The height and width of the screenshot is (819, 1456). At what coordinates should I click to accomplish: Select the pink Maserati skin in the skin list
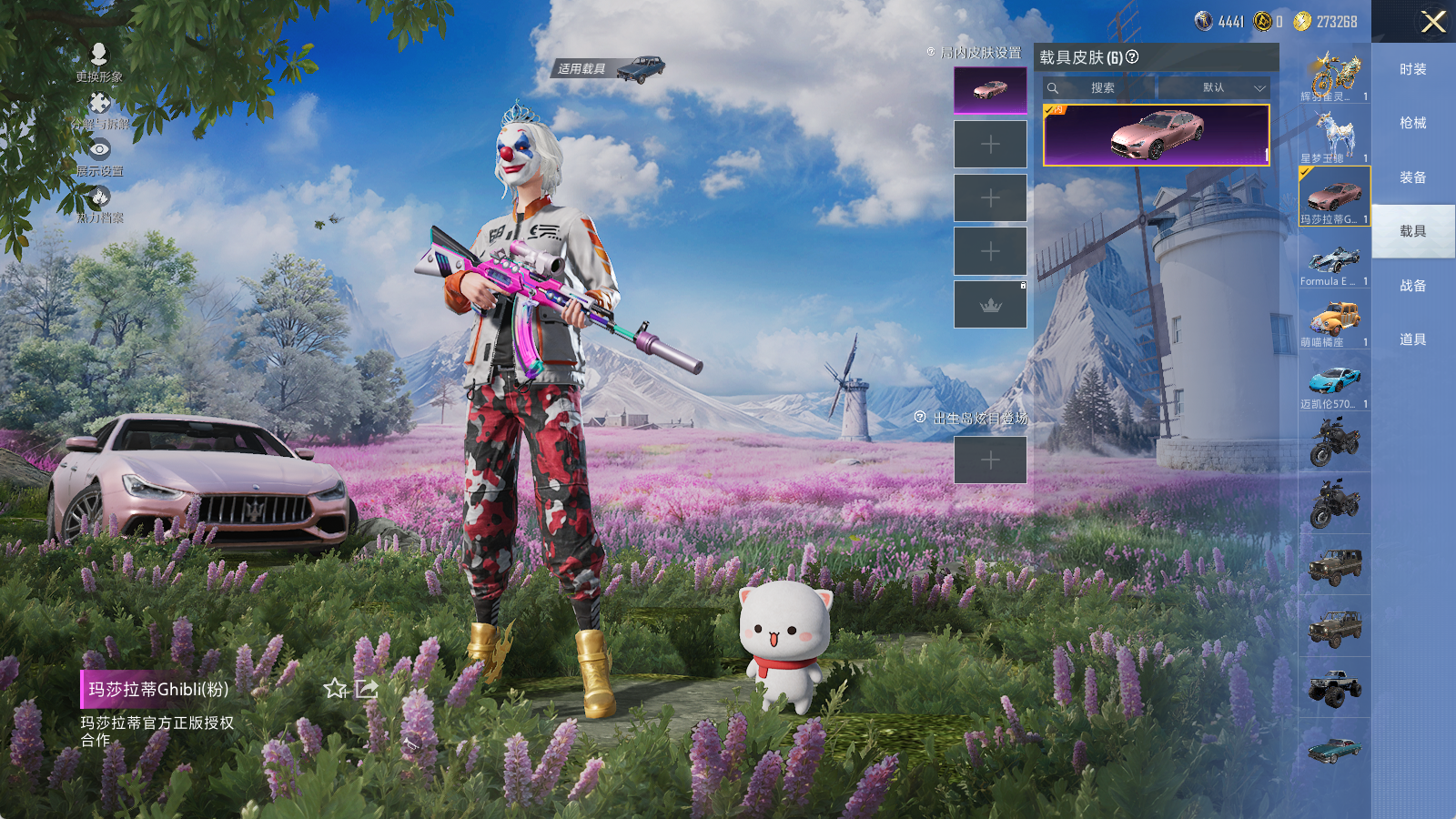(1156, 135)
